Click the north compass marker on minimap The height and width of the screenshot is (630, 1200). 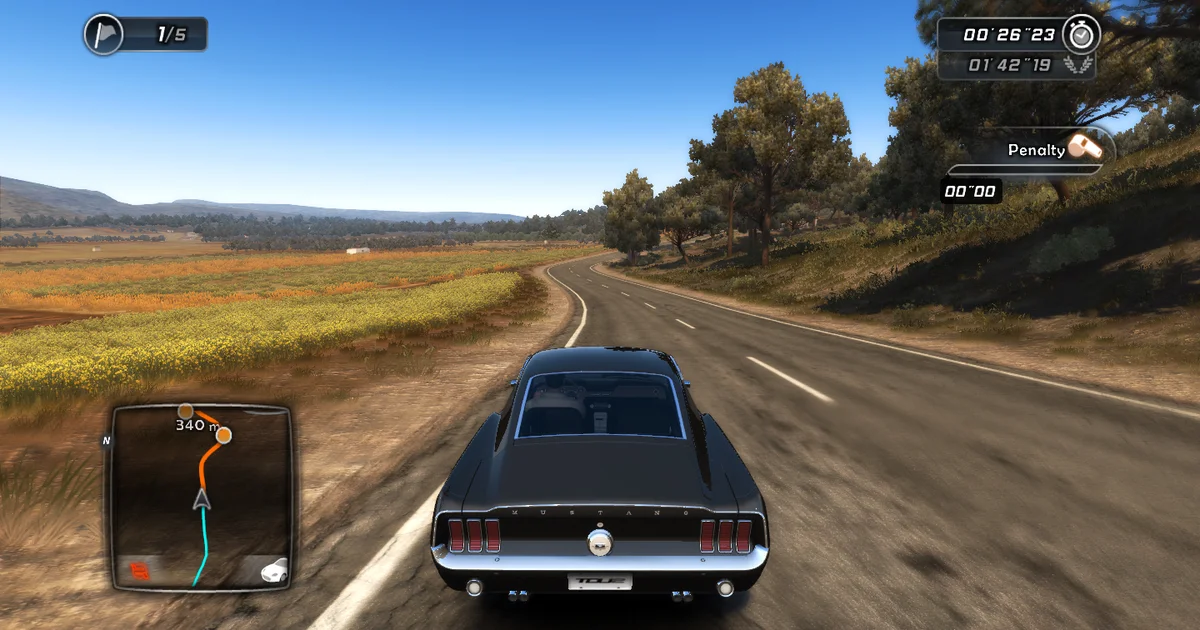105,439
